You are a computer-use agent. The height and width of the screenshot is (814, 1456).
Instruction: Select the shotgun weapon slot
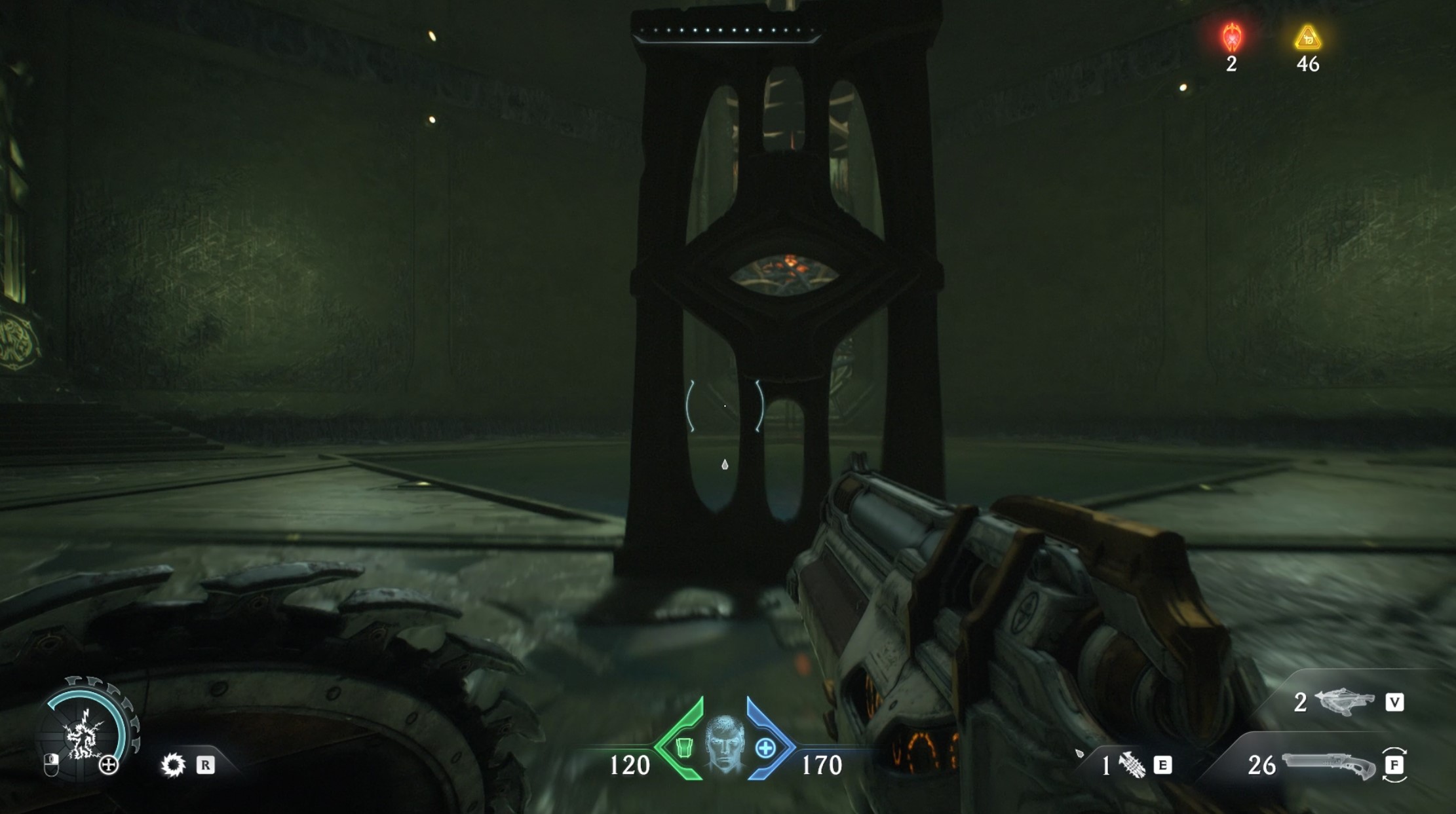[1329, 765]
